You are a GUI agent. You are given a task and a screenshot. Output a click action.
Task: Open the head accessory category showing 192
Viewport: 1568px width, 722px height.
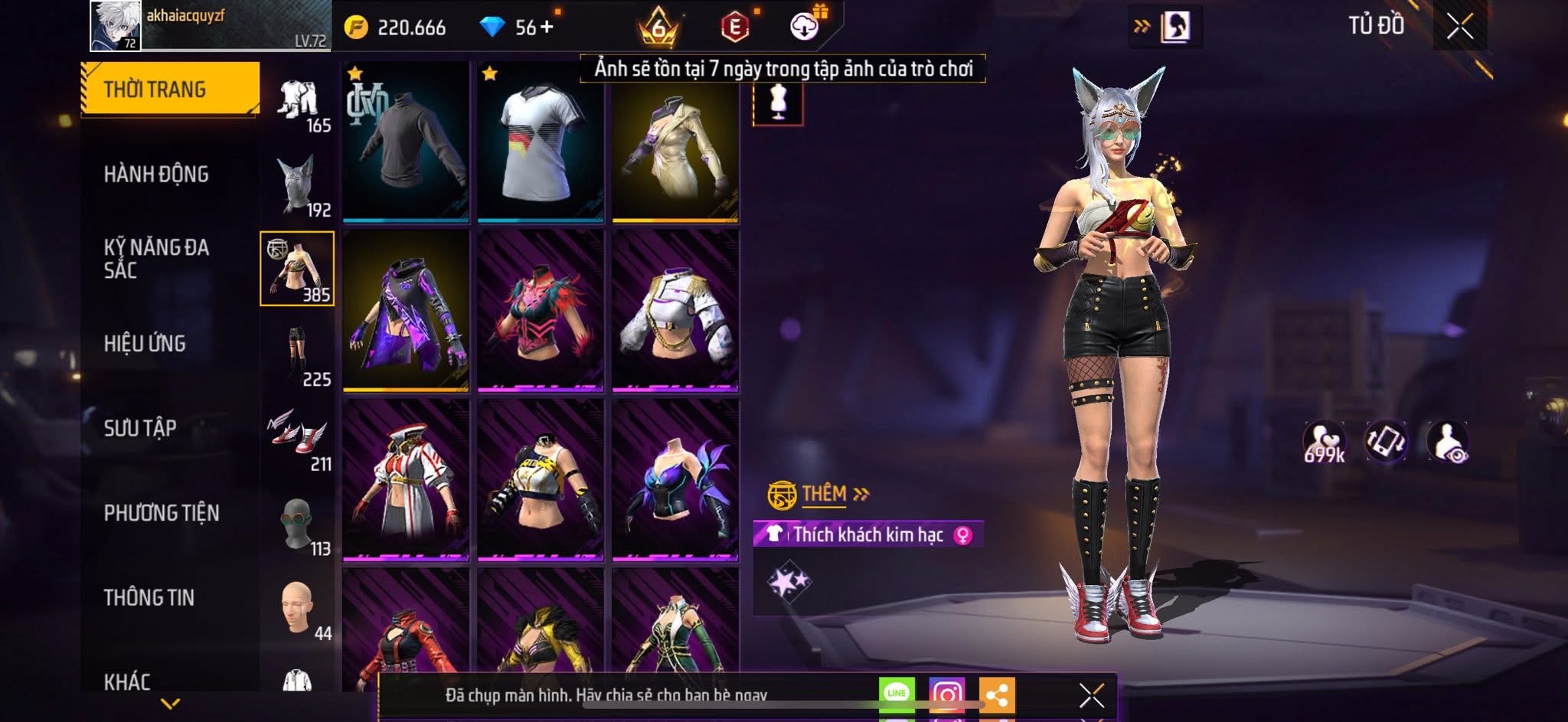point(298,185)
